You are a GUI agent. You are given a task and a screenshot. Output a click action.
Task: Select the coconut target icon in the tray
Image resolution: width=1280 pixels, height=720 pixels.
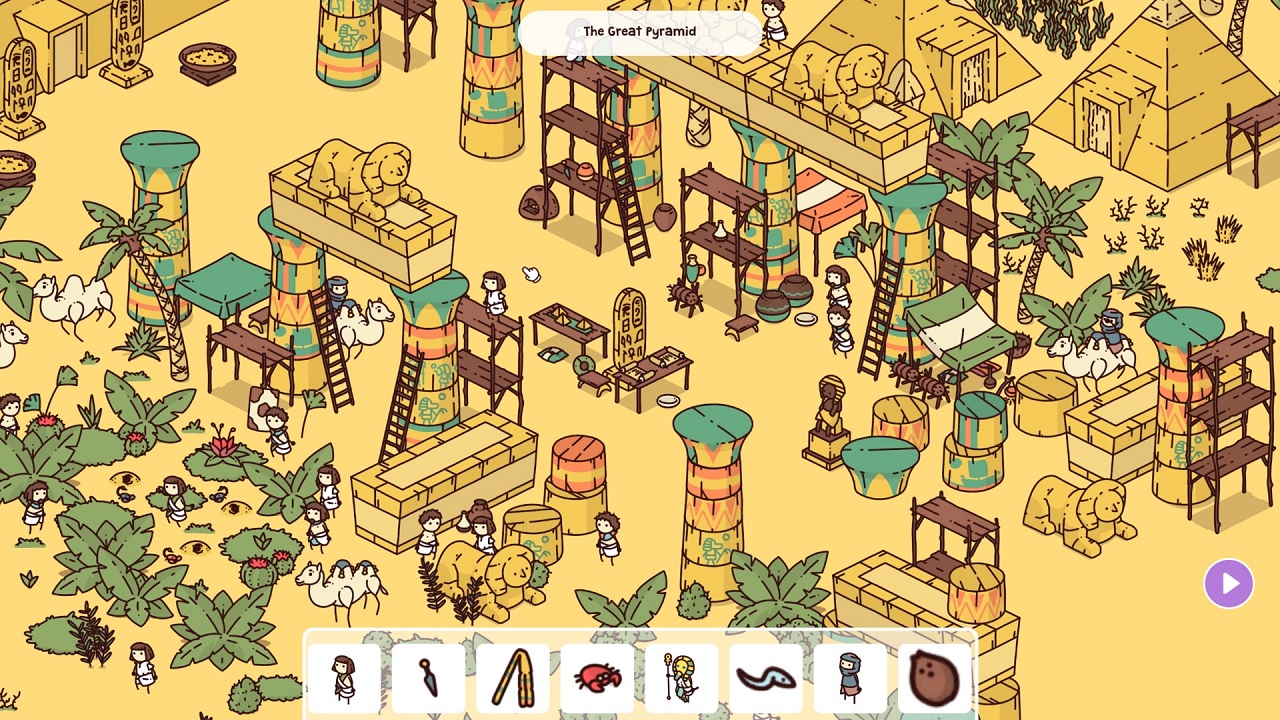pyautogui.click(x=933, y=678)
